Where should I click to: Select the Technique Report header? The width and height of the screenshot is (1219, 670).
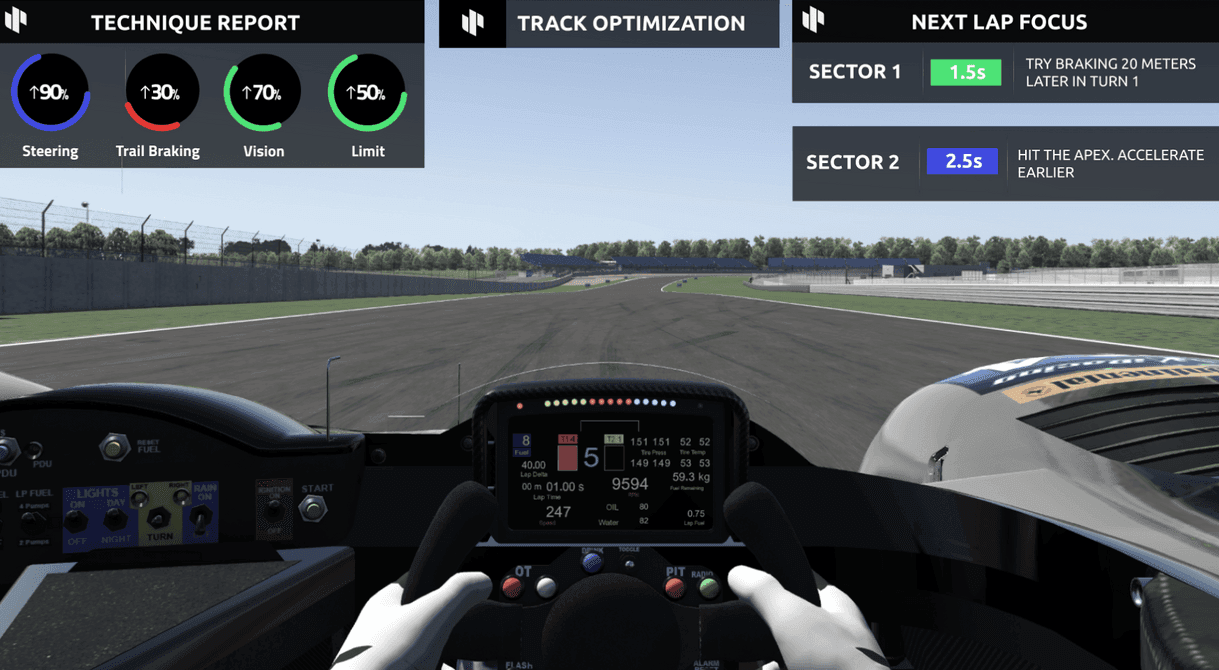[195, 22]
